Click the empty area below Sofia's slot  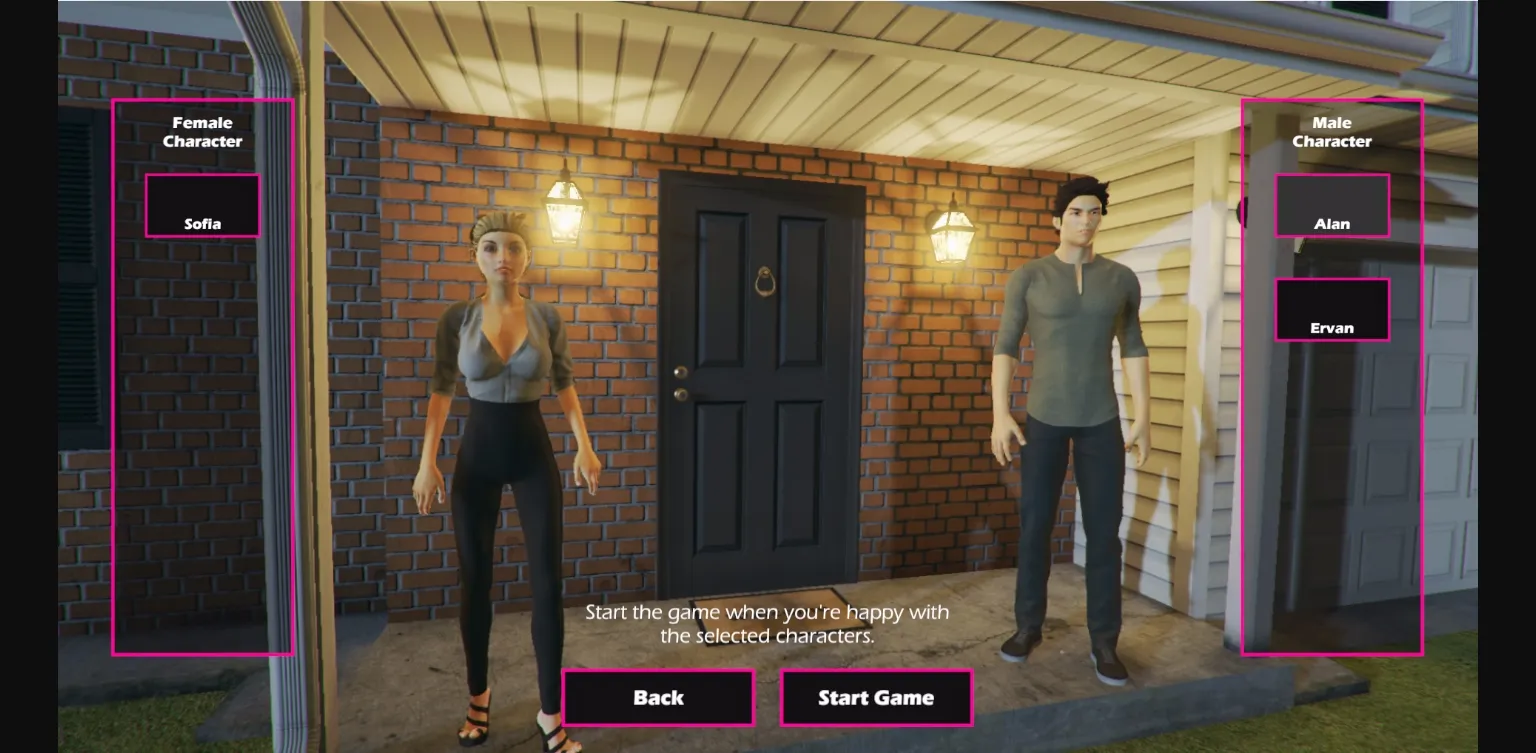click(x=202, y=450)
